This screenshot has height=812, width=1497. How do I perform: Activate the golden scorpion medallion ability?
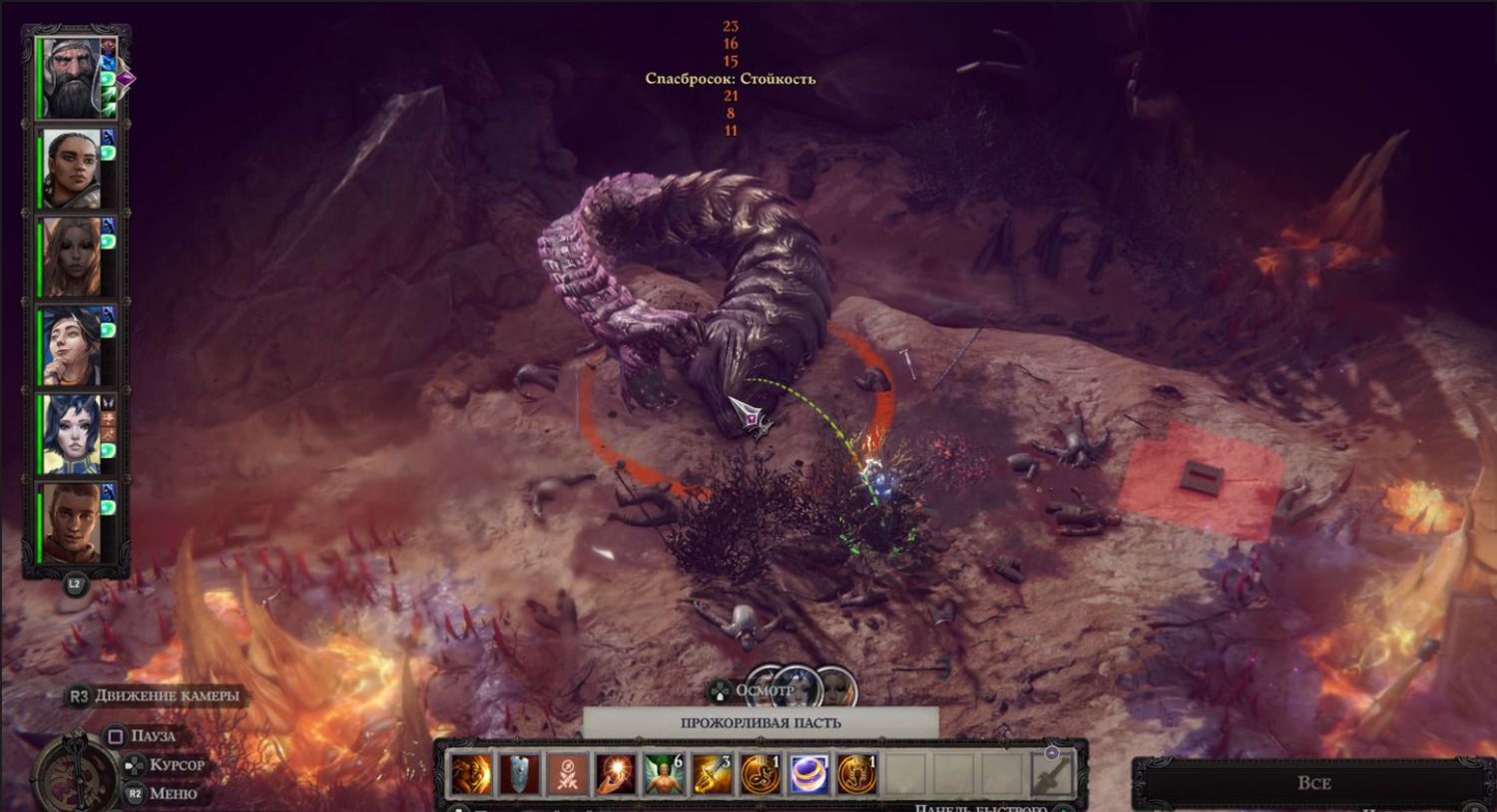(855, 775)
